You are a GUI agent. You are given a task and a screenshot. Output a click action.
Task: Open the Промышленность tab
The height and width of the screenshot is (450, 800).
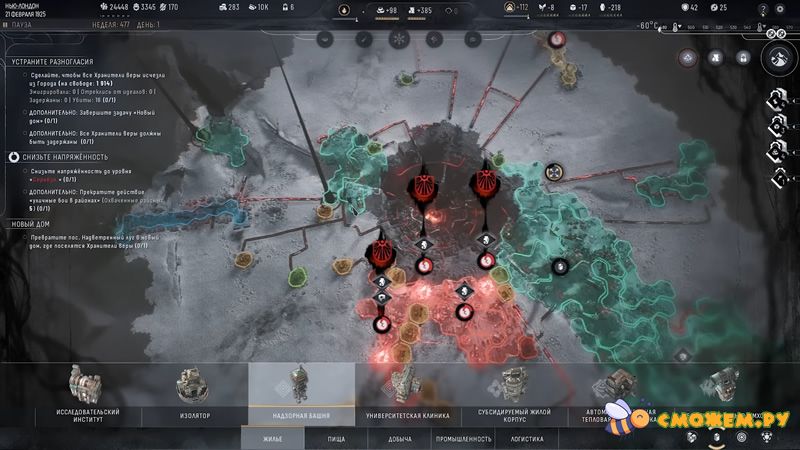(x=463, y=438)
